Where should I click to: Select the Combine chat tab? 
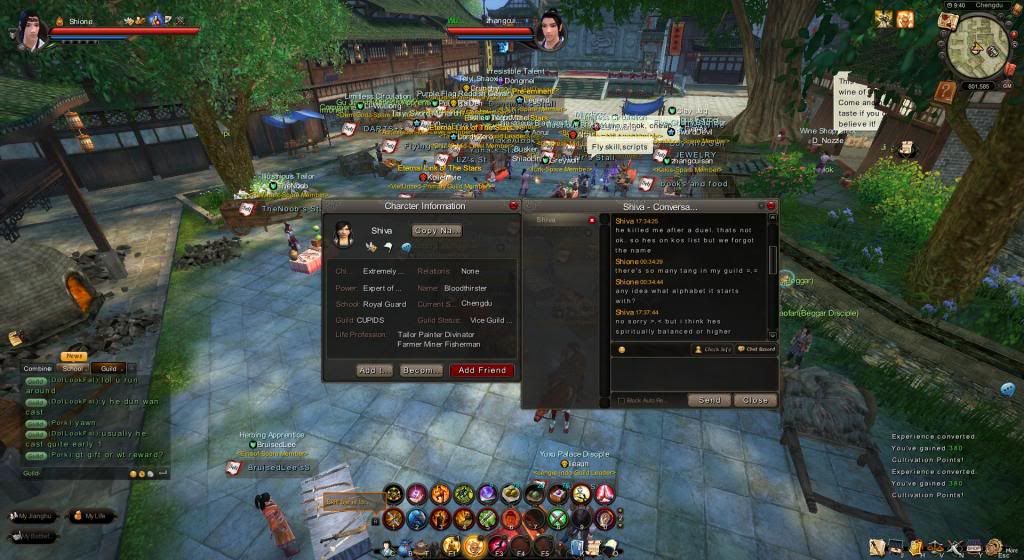point(38,368)
